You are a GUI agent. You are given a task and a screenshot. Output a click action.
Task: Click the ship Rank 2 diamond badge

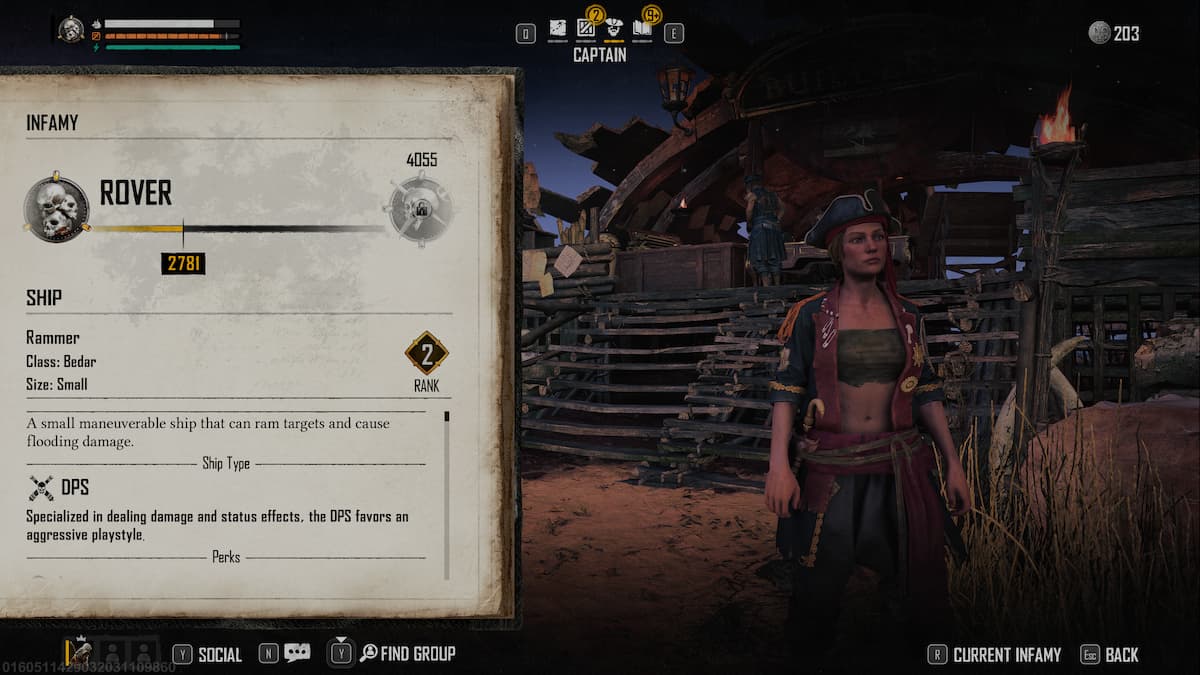426,353
